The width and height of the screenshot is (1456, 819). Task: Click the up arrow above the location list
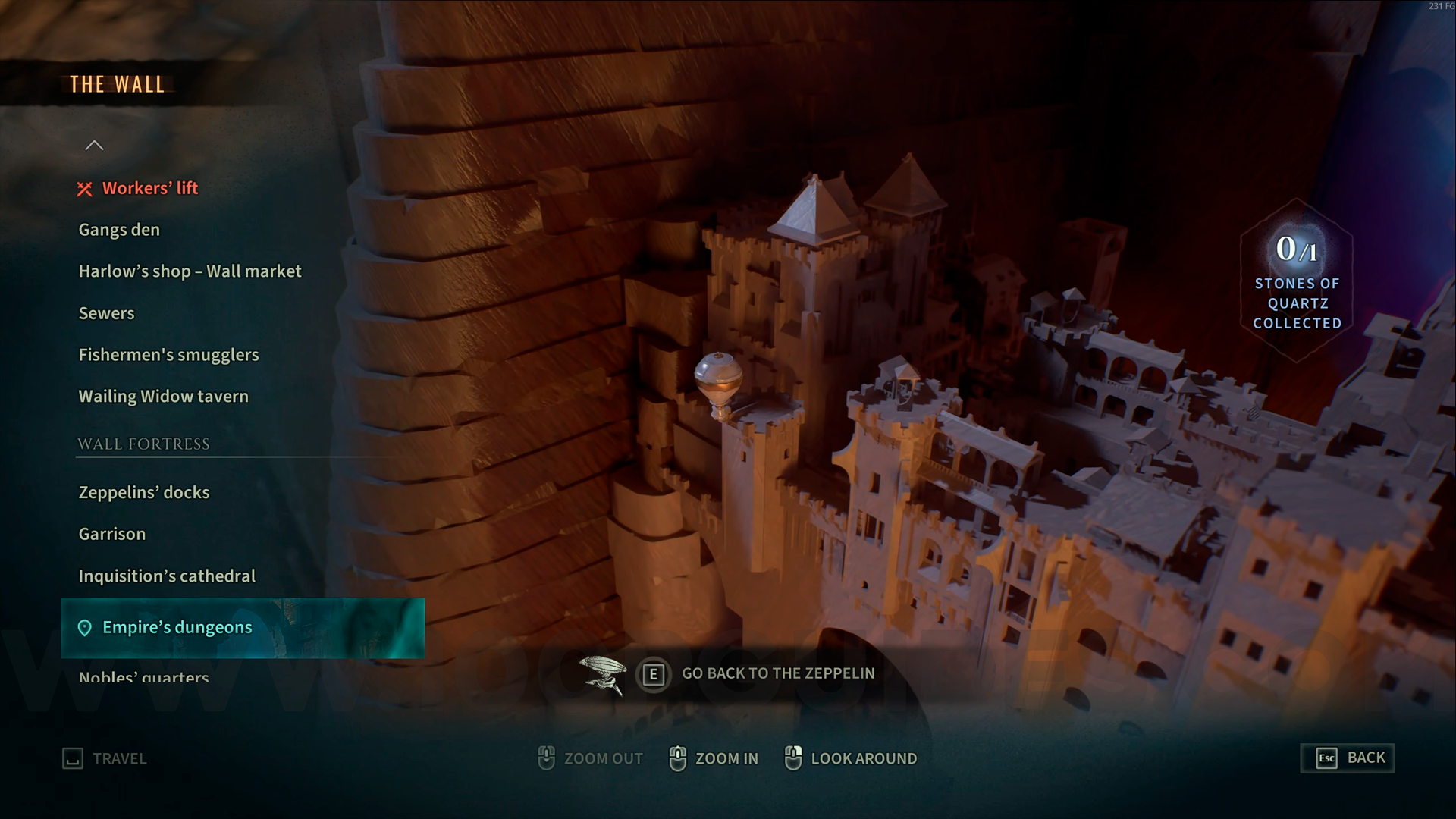coord(94,146)
